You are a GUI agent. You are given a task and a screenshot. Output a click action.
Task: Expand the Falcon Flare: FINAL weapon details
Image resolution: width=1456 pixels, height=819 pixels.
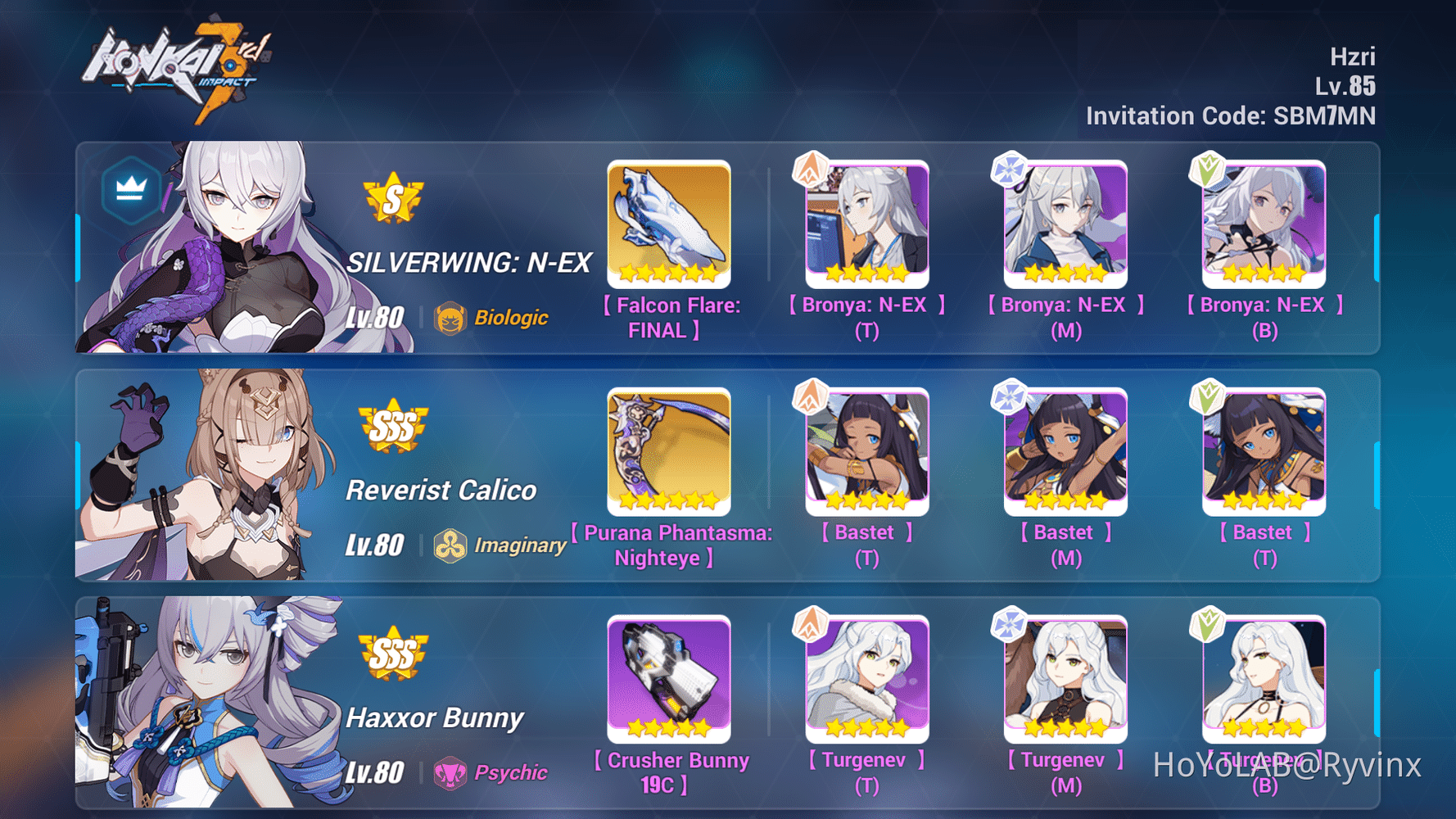[x=669, y=223]
